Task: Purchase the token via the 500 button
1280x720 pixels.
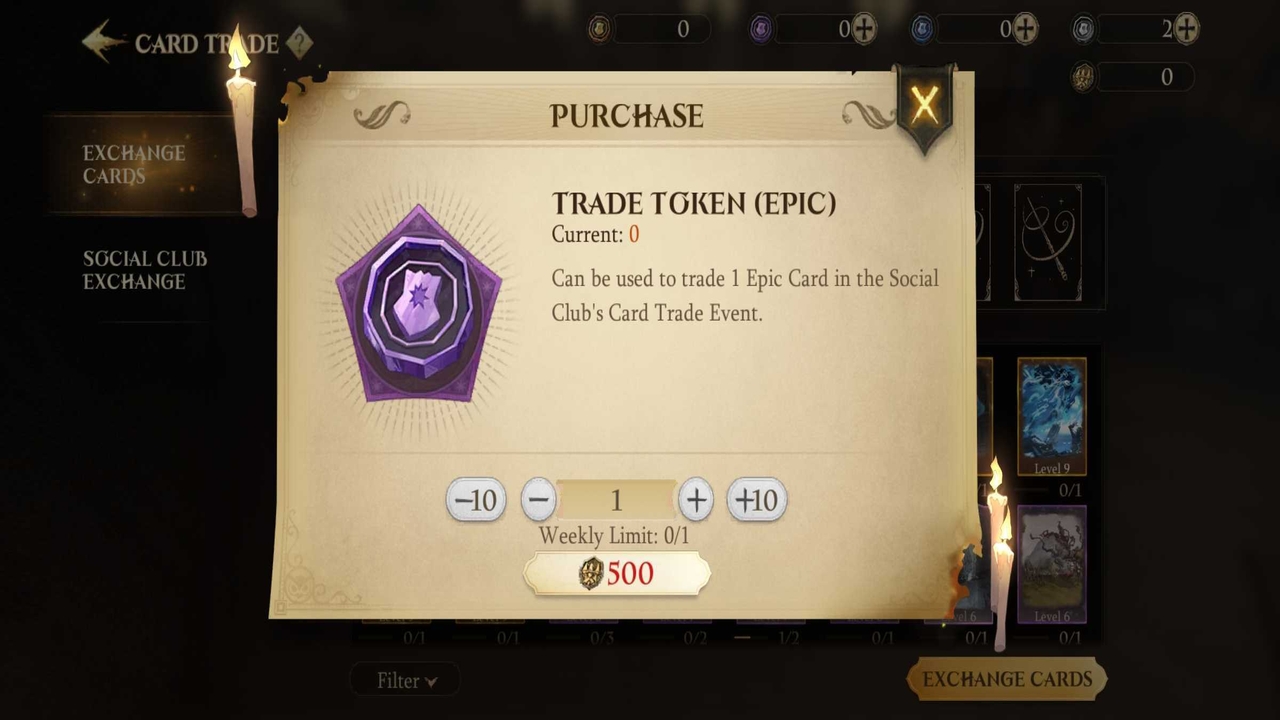Action: (x=616, y=573)
